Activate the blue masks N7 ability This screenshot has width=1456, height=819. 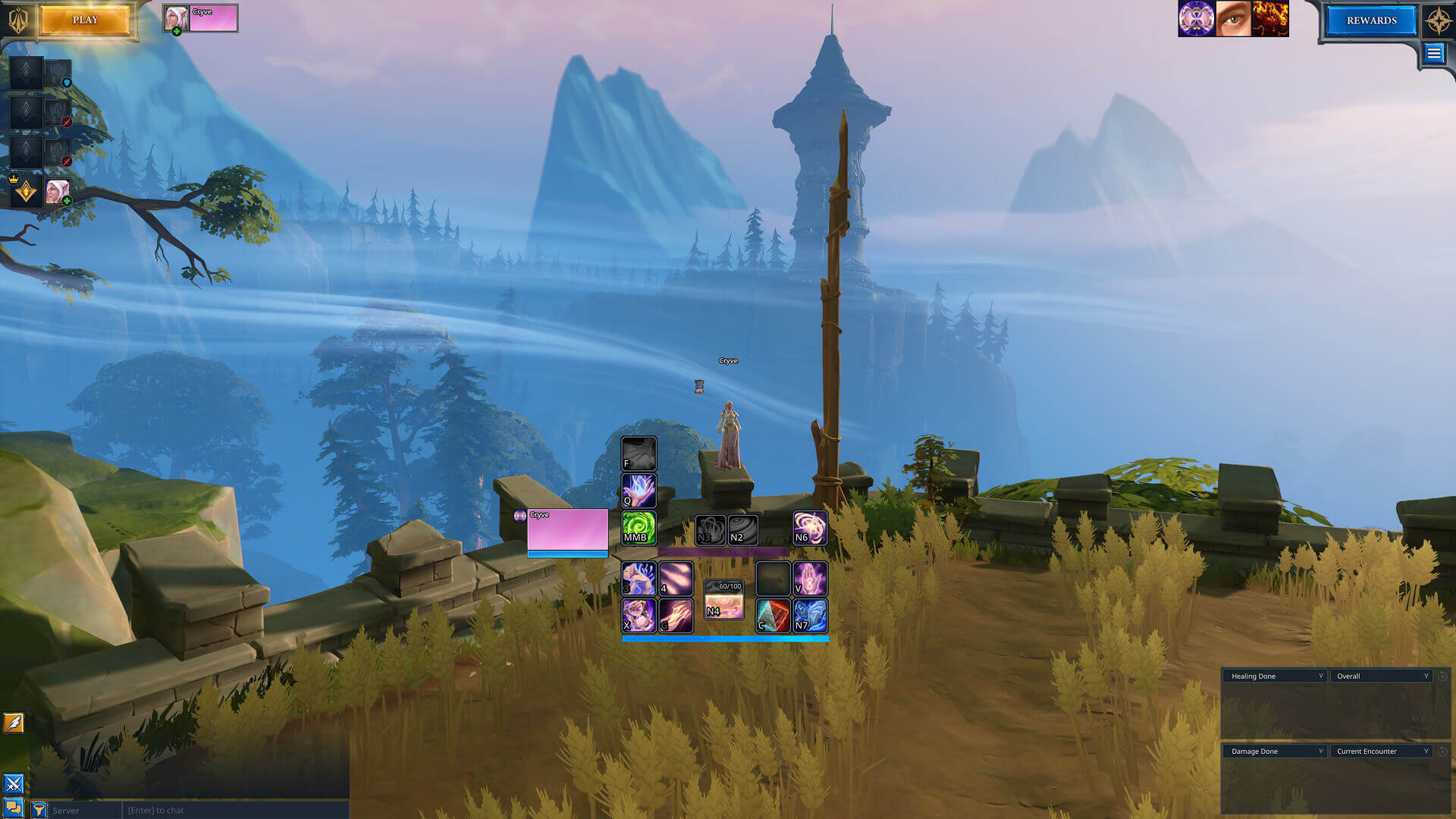pyautogui.click(x=810, y=616)
